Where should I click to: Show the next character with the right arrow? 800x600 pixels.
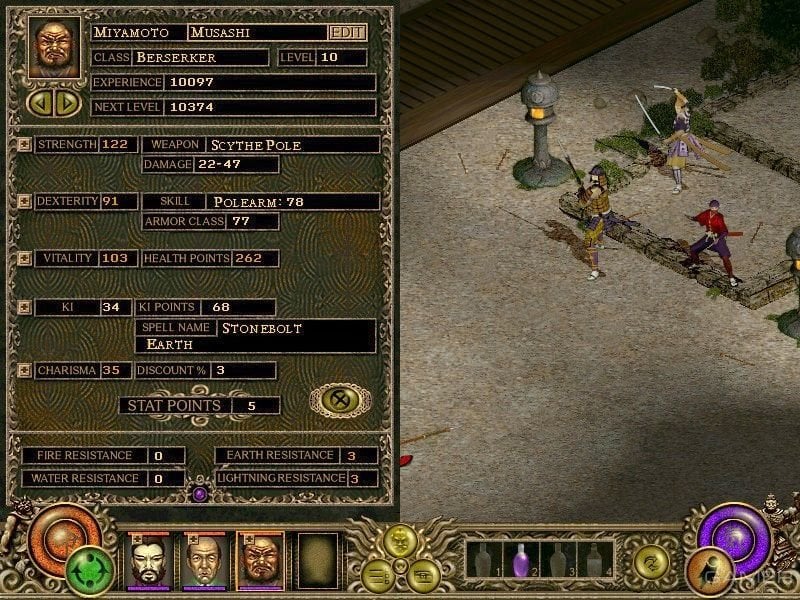coord(67,102)
